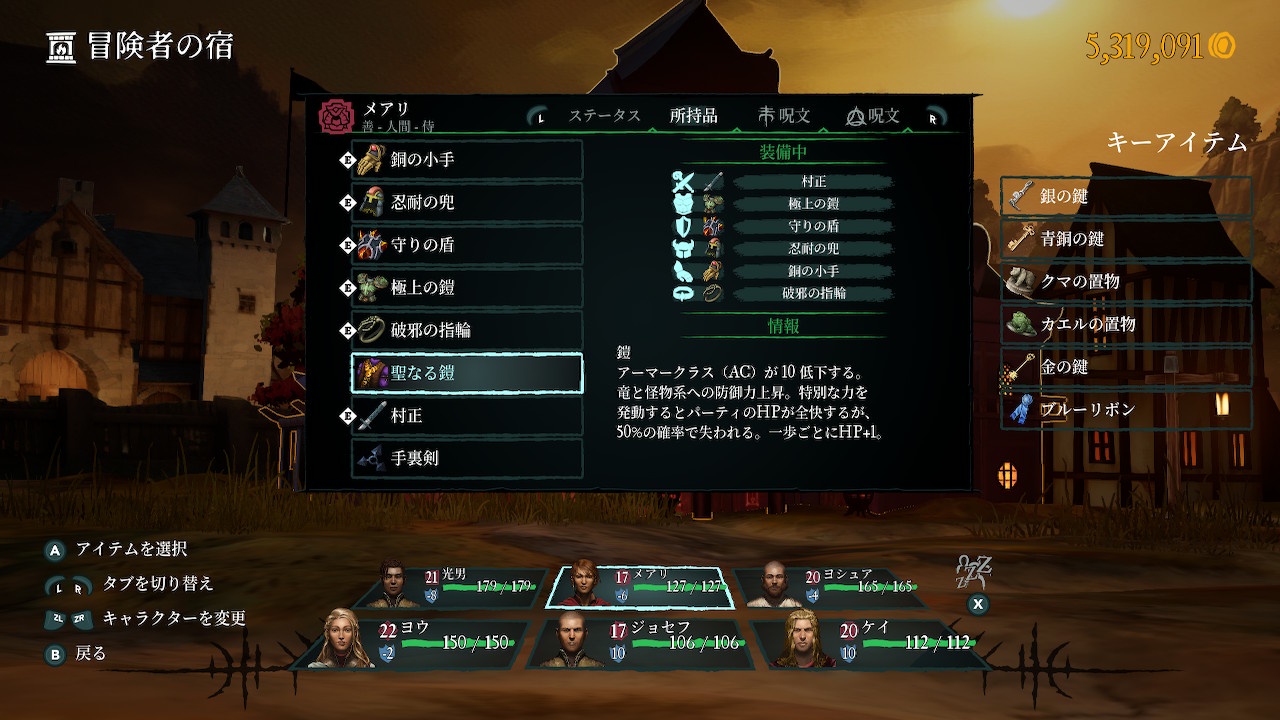Choose the highlighted 聖なる鎧 item
The width and height of the screenshot is (1280, 720).
click(x=467, y=373)
